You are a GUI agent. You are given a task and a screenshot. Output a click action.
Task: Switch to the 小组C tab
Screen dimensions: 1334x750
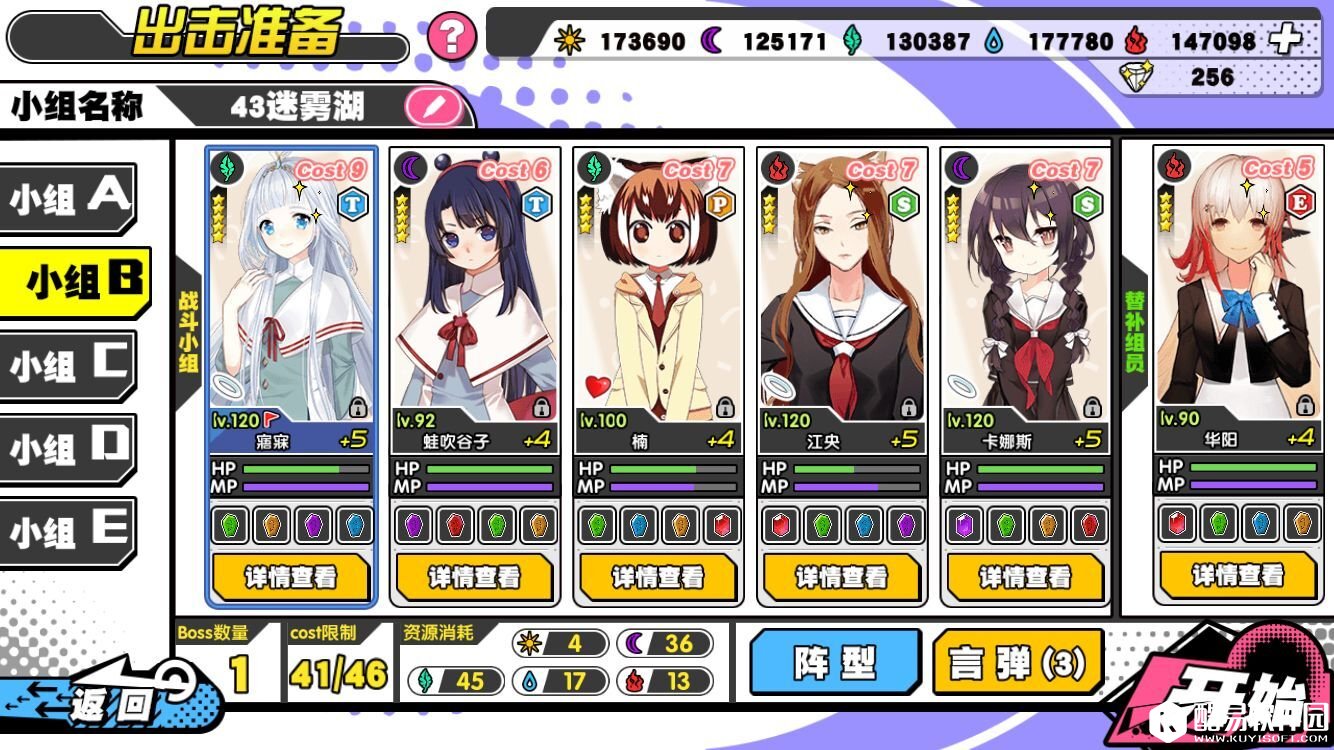click(x=67, y=366)
